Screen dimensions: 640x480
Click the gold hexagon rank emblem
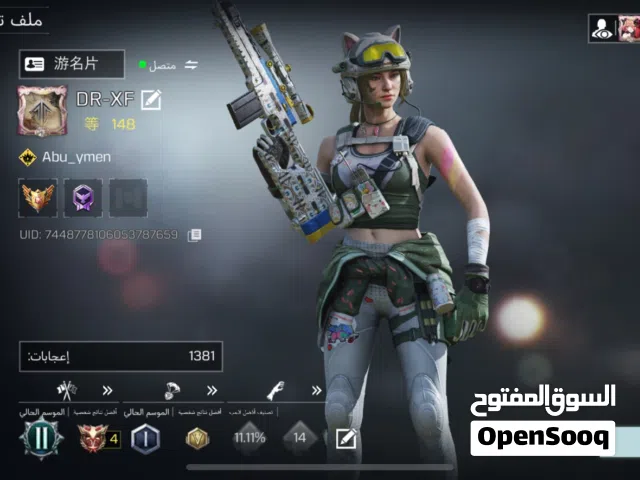[197, 438]
